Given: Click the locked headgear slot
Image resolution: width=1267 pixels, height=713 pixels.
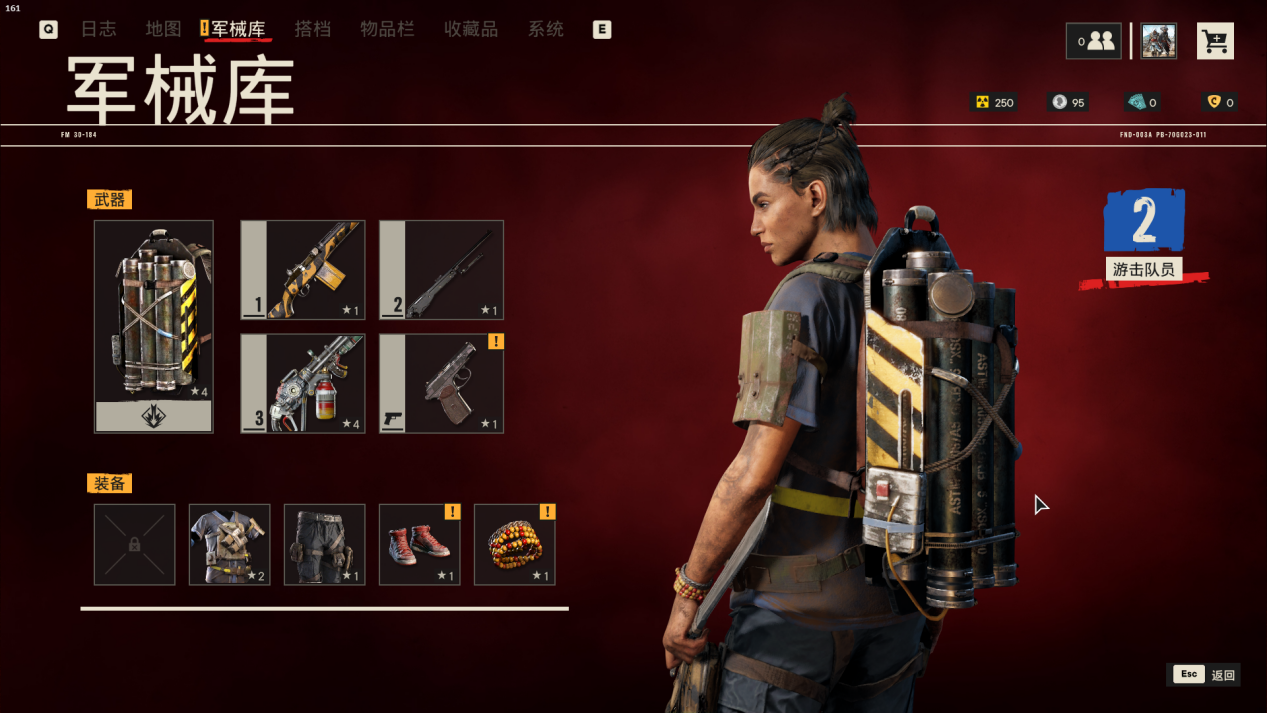Looking at the screenshot, I should pyautogui.click(x=134, y=544).
